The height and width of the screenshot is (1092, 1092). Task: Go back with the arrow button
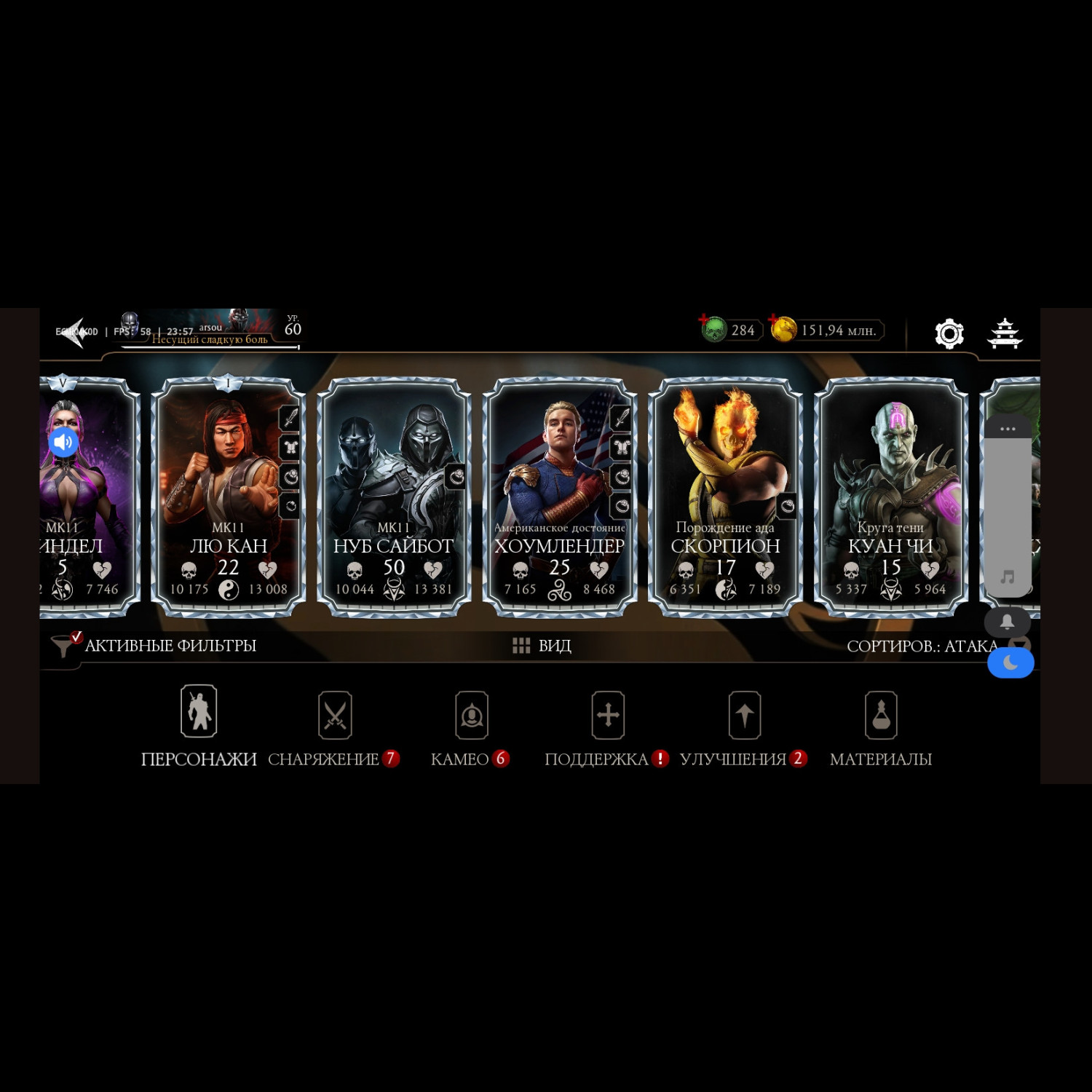pyautogui.click(x=76, y=332)
